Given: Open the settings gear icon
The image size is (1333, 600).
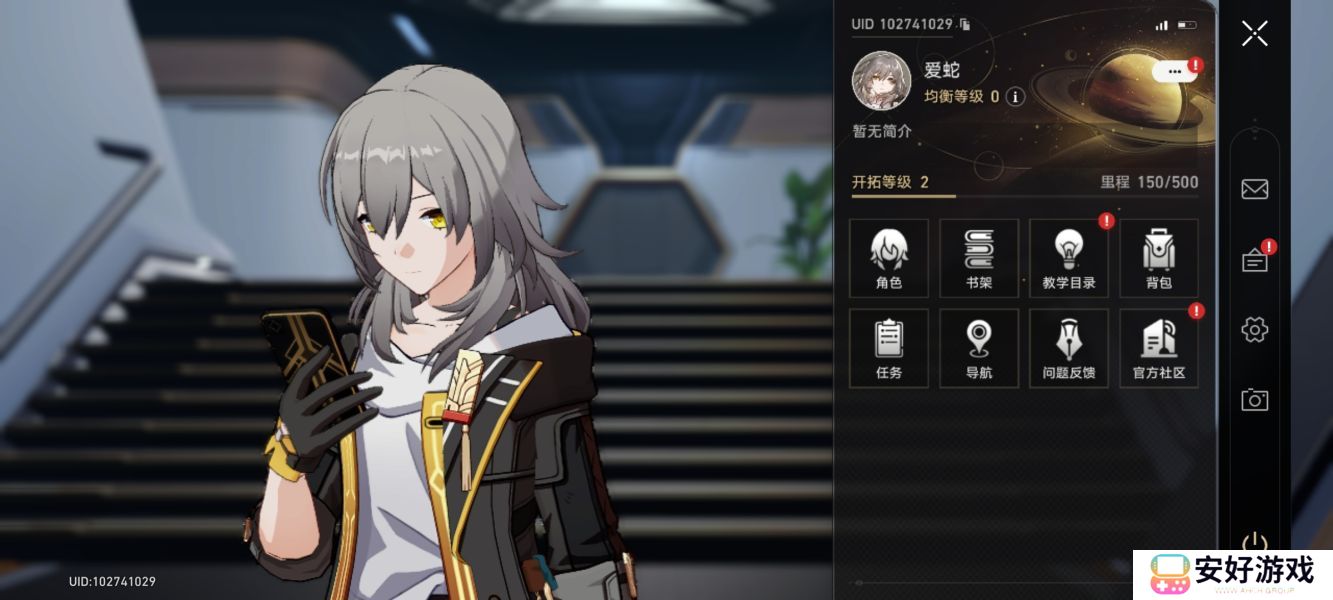Looking at the screenshot, I should (1254, 329).
